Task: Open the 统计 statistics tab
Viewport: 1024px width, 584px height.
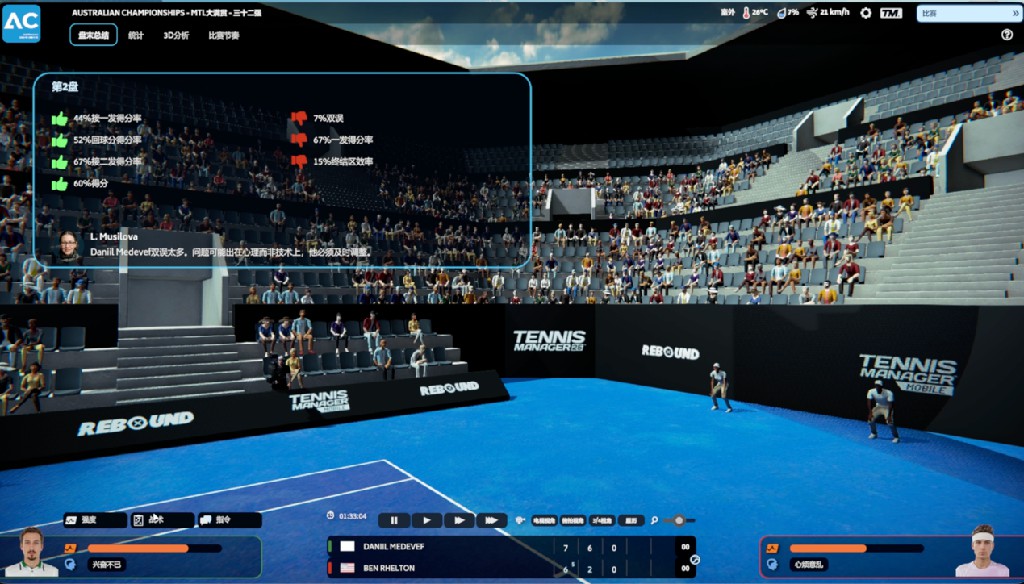Action: (x=136, y=35)
